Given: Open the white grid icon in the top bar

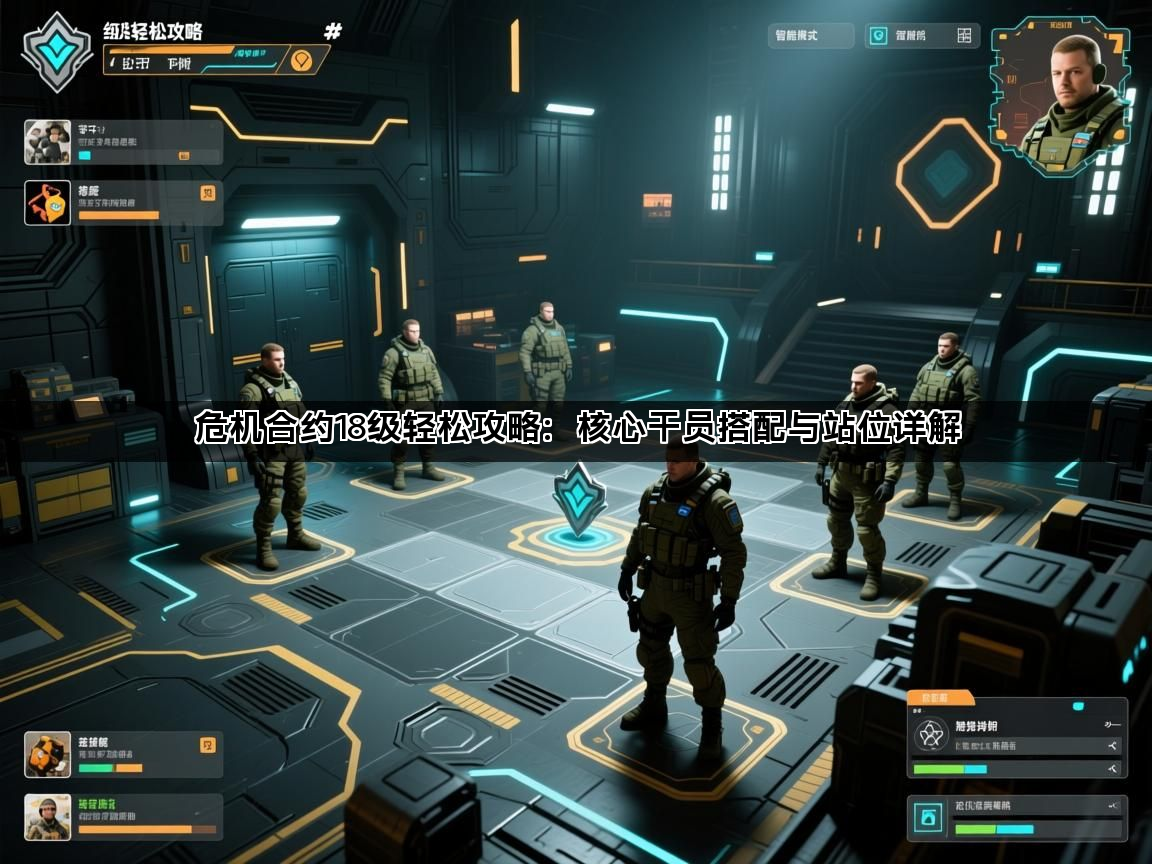Looking at the screenshot, I should [964, 36].
